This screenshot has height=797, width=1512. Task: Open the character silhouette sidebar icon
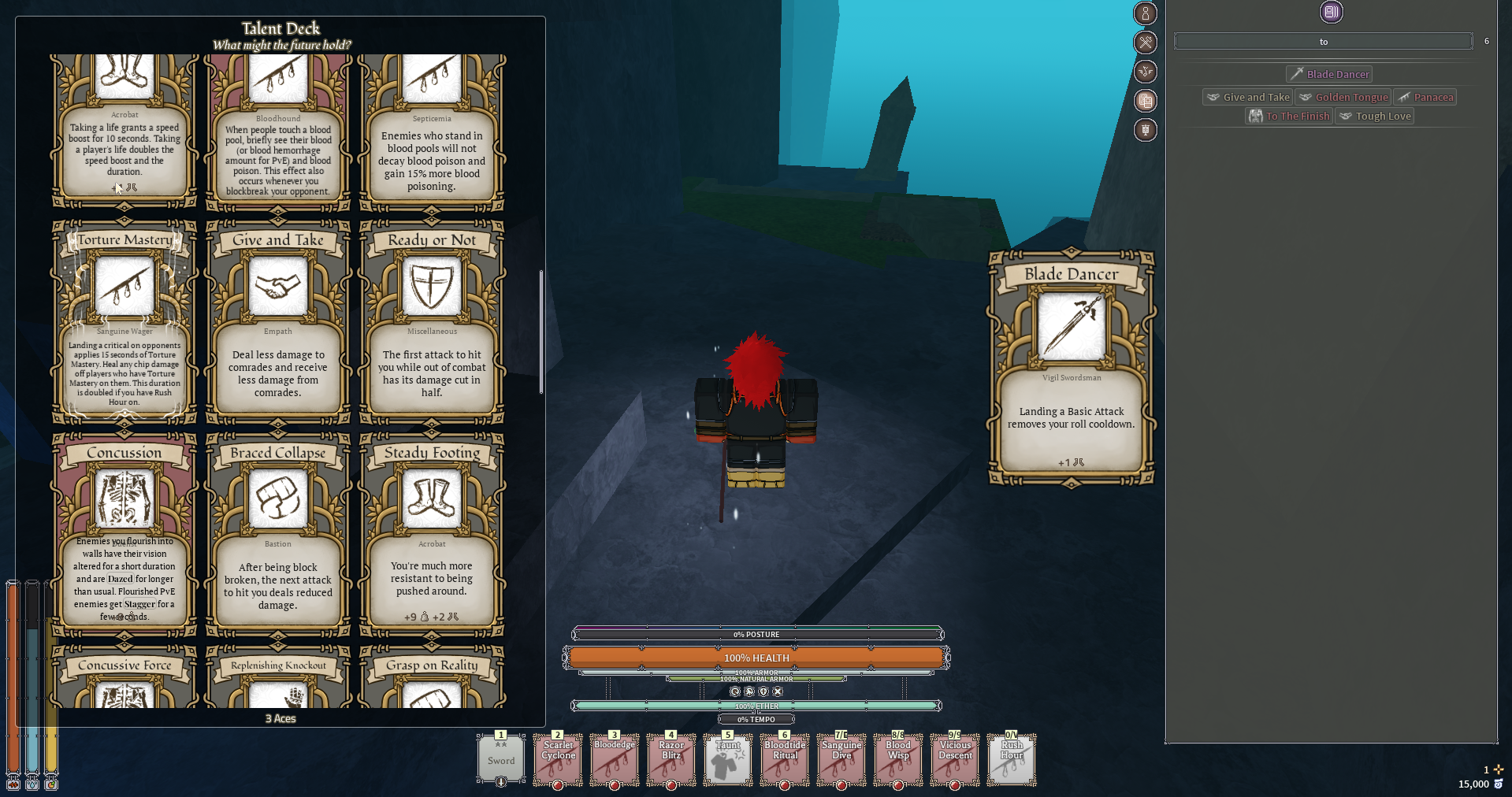[1145, 13]
